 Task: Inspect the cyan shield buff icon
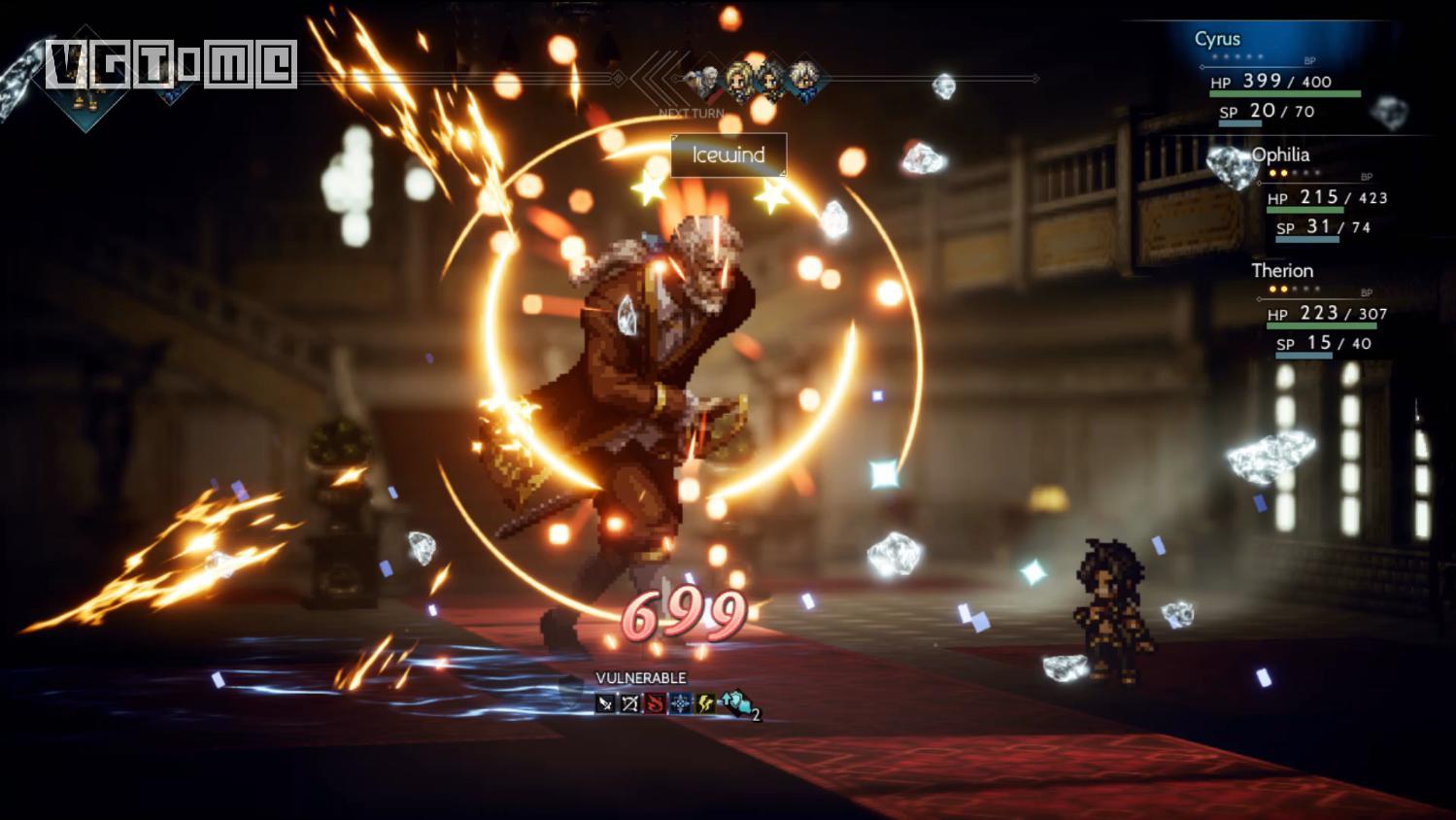(x=735, y=702)
